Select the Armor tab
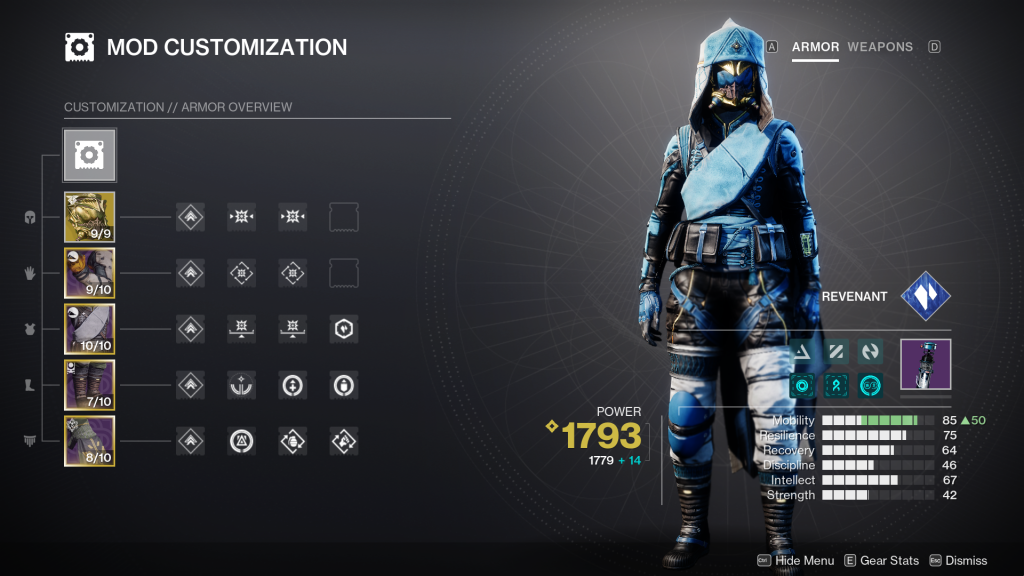The image size is (1024, 576). click(815, 47)
